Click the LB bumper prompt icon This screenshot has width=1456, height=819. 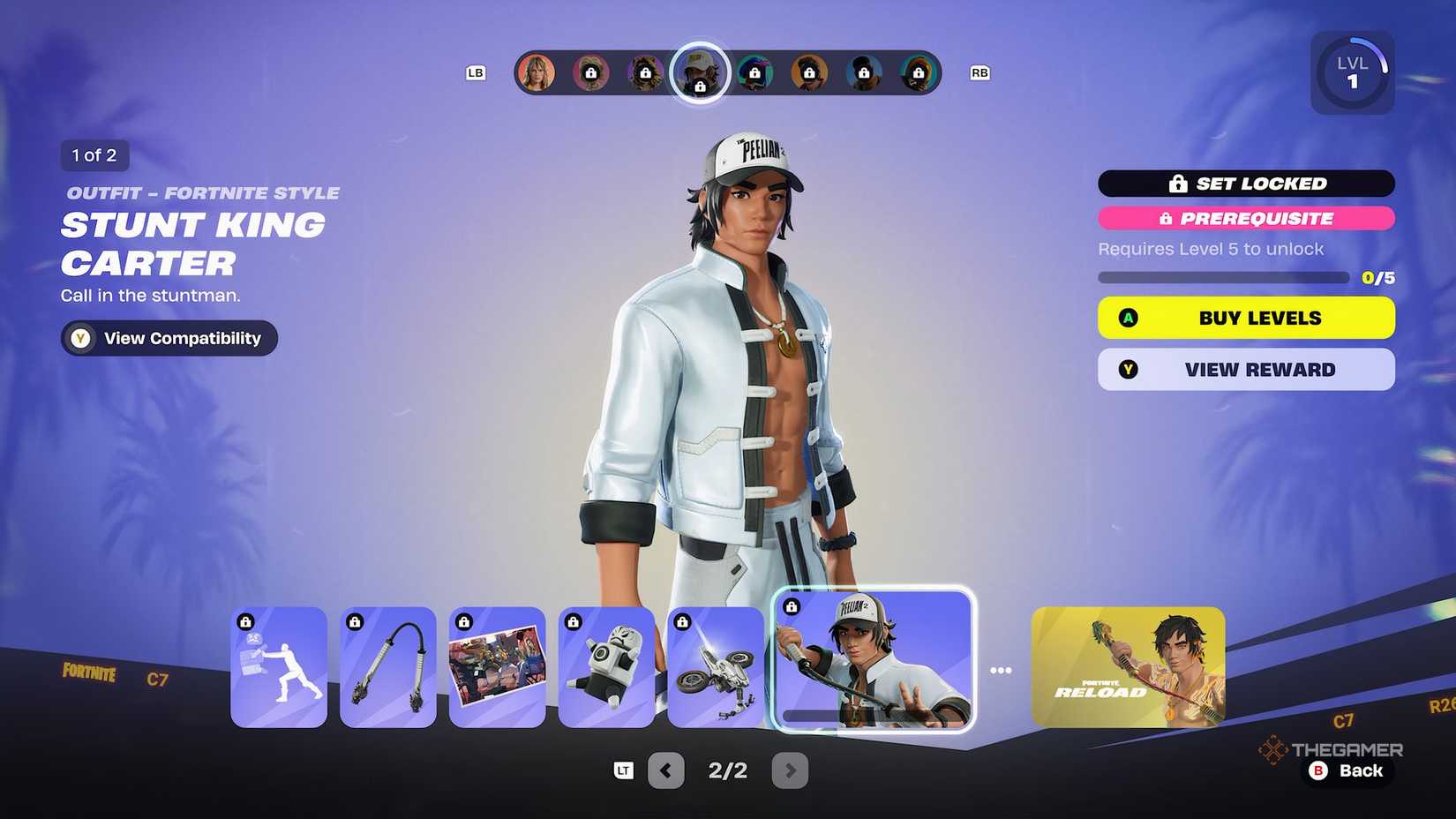pos(476,73)
